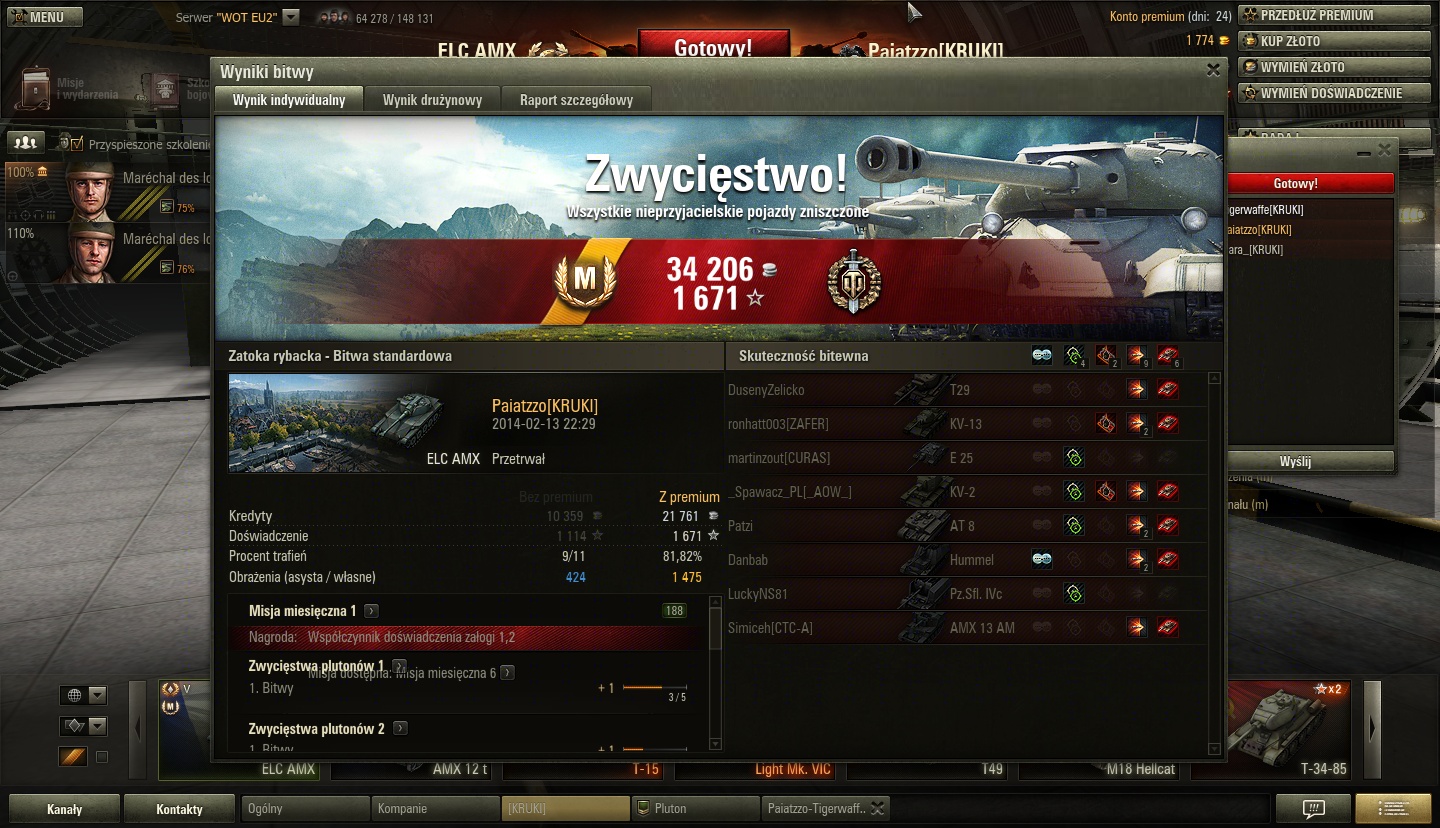Select the Wynik indywidualny tab
Image resolution: width=1440 pixels, height=828 pixels.
[x=289, y=100]
